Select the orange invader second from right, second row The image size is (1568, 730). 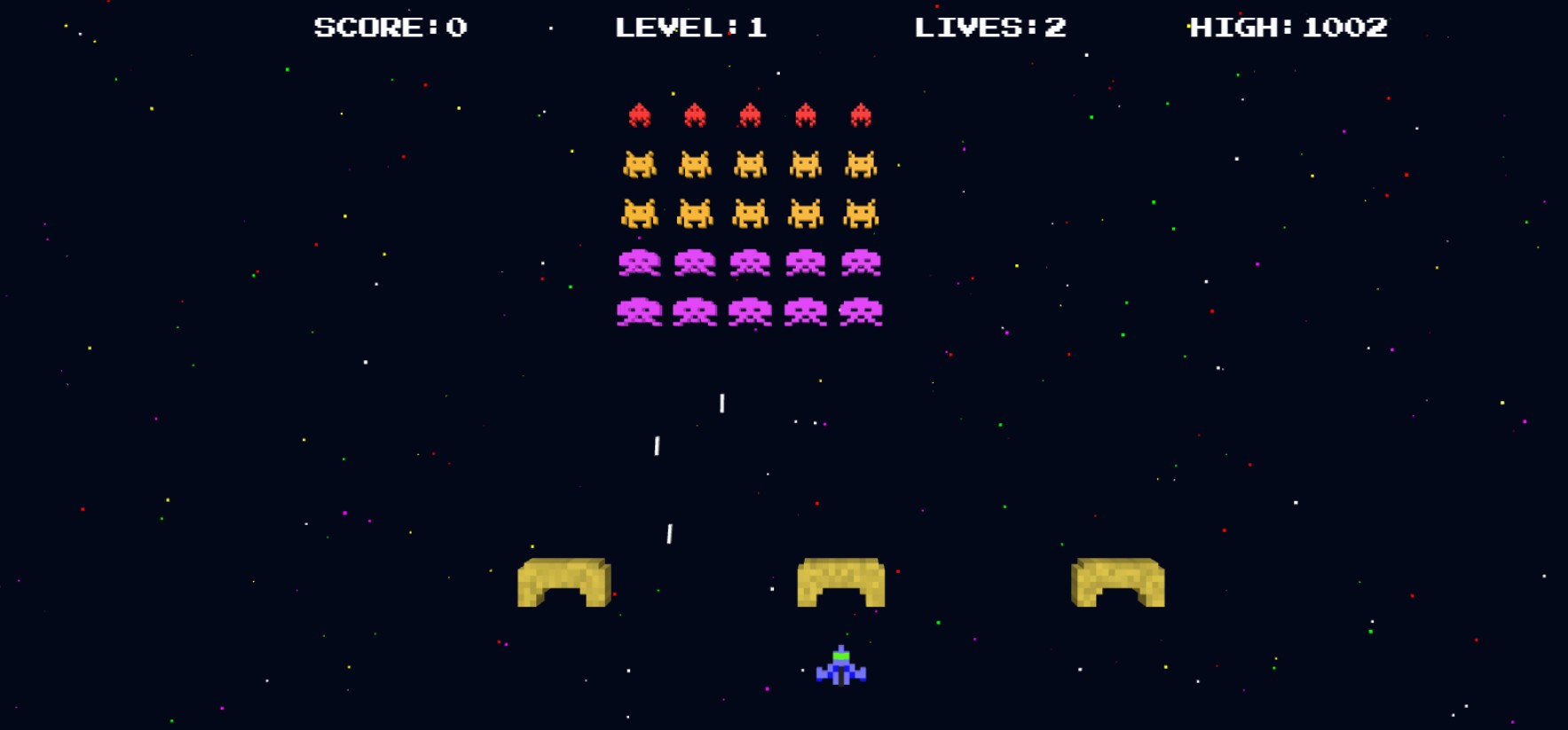(x=804, y=163)
